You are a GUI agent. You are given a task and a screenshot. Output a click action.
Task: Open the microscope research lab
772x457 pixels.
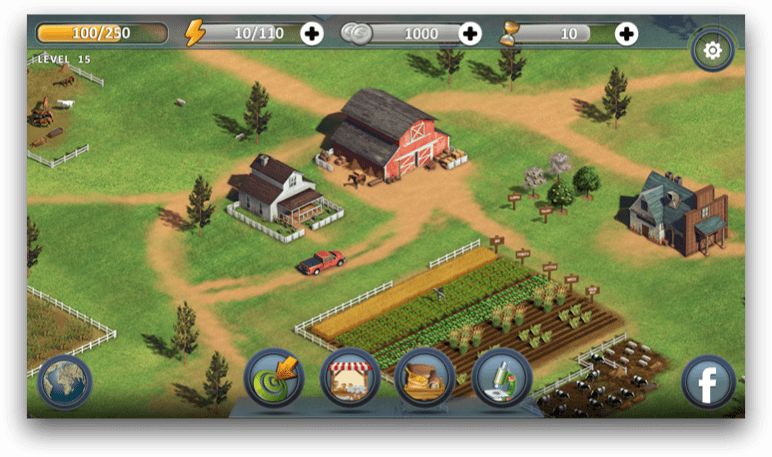click(x=501, y=377)
